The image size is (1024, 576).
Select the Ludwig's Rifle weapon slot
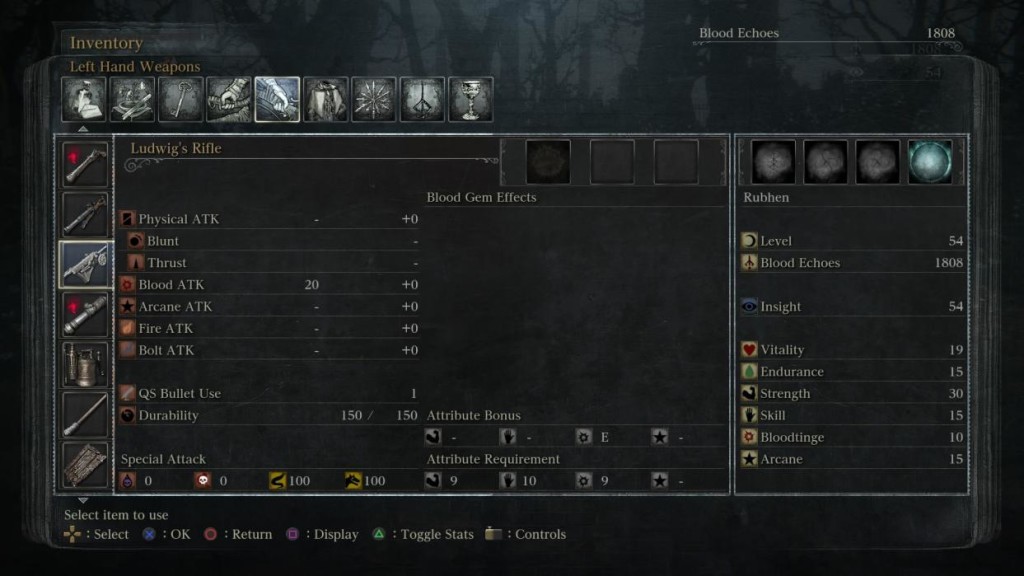85,264
